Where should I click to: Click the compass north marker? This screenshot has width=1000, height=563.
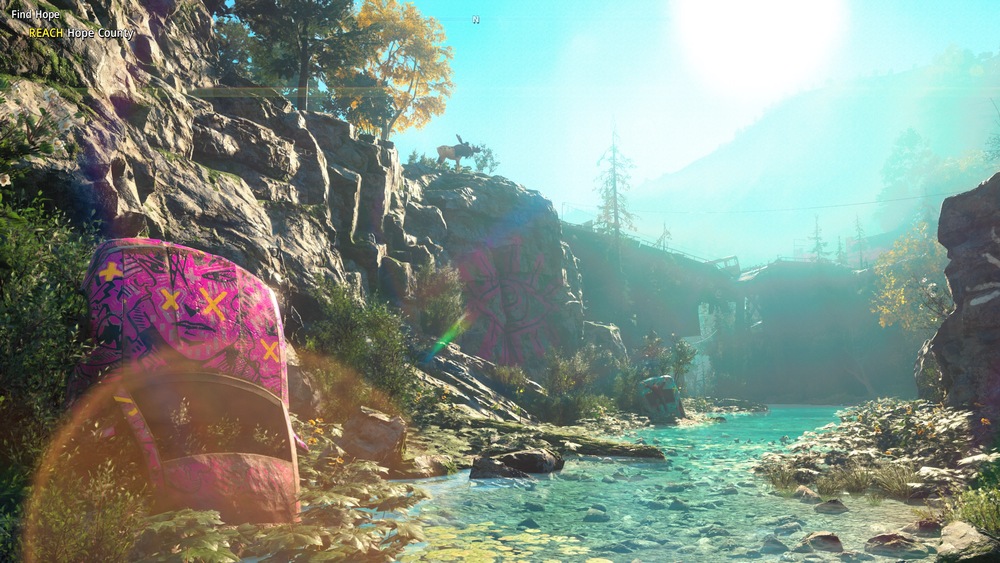pyautogui.click(x=476, y=19)
